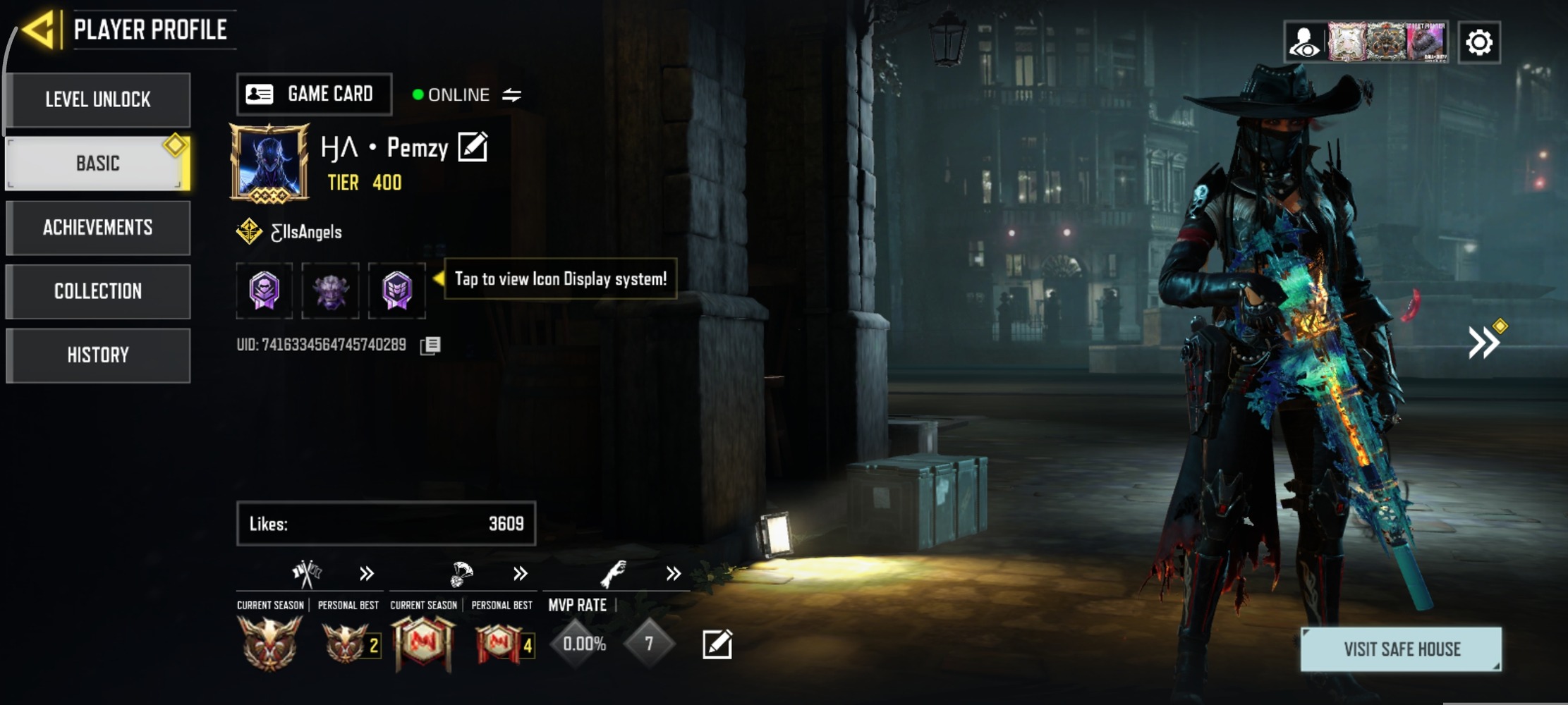Switch to the Achievements tab
Image resolution: width=1568 pixels, height=705 pixels.
point(98,228)
